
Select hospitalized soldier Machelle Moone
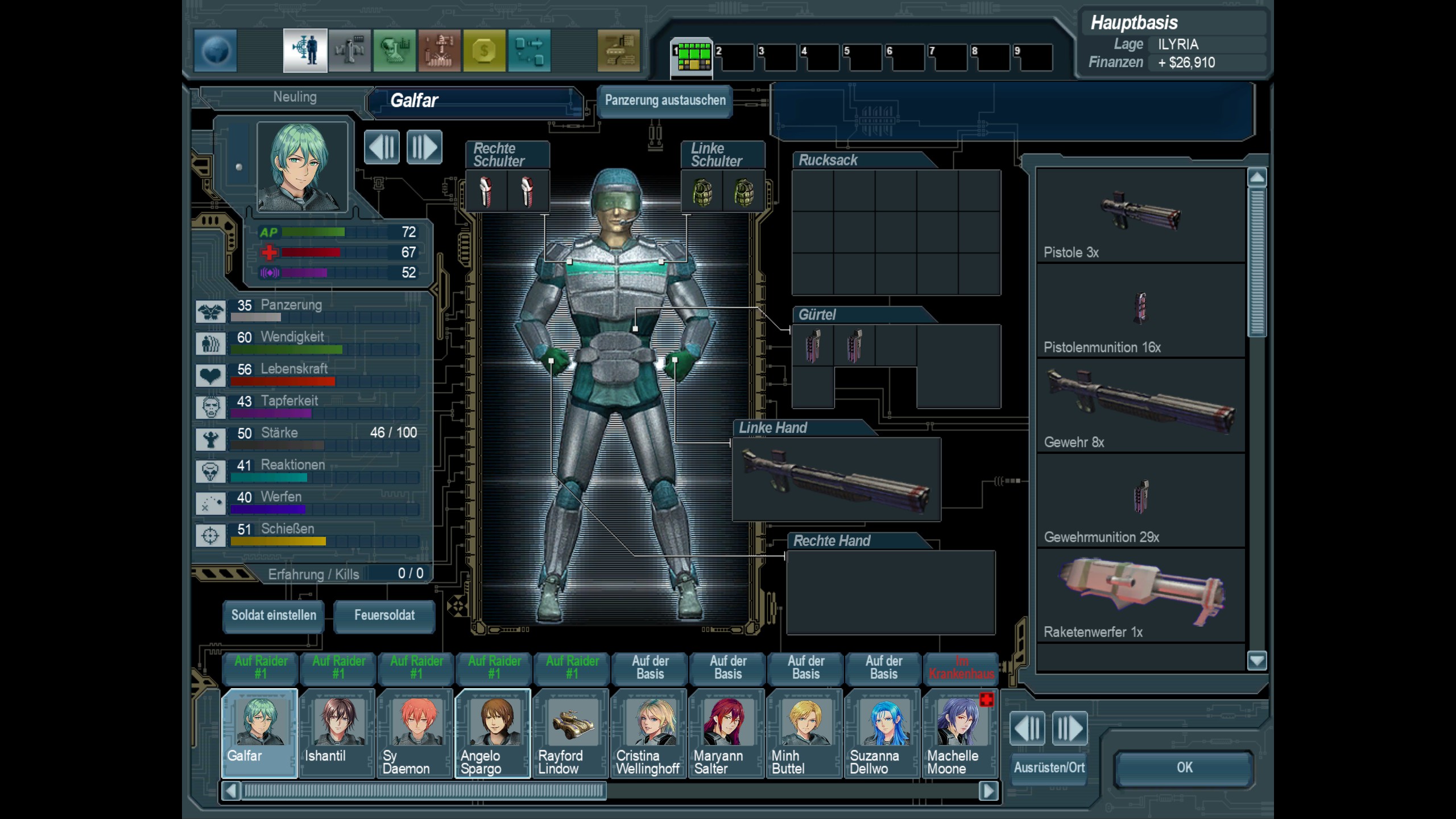[x=961, y=732]
